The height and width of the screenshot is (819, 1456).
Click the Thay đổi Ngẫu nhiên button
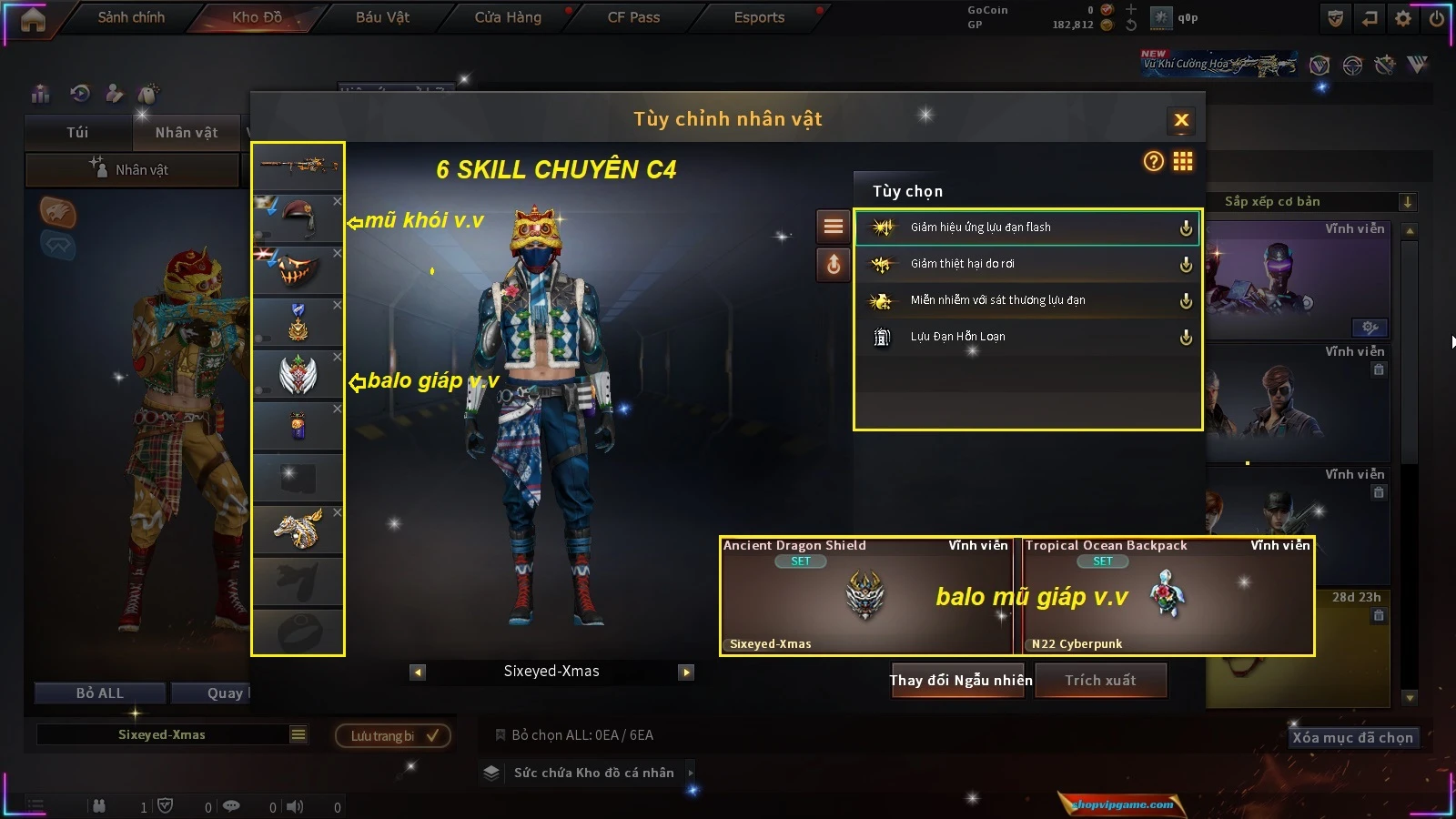pos(960,681)
